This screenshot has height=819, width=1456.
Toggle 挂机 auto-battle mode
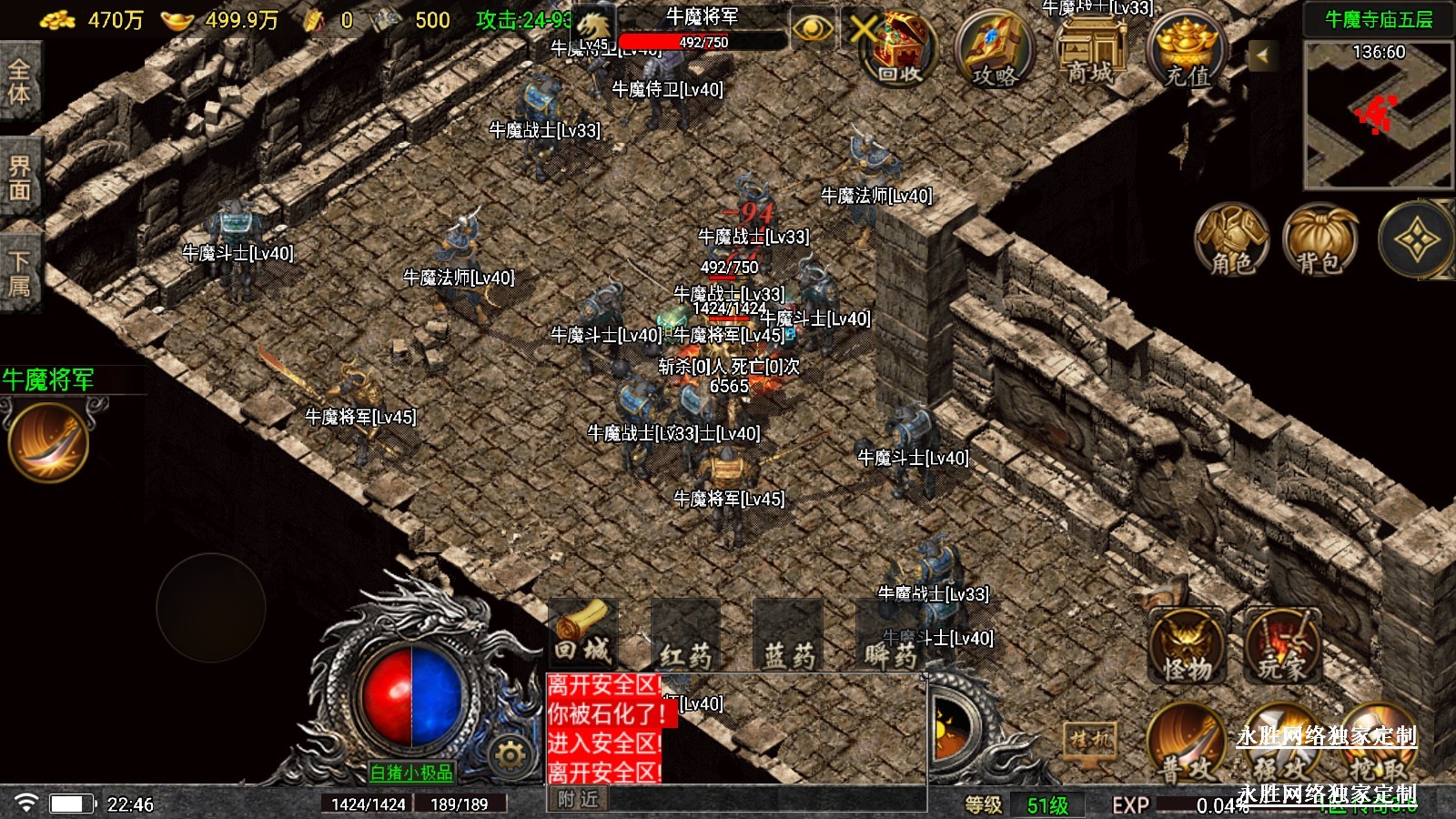click(1091, 739)
